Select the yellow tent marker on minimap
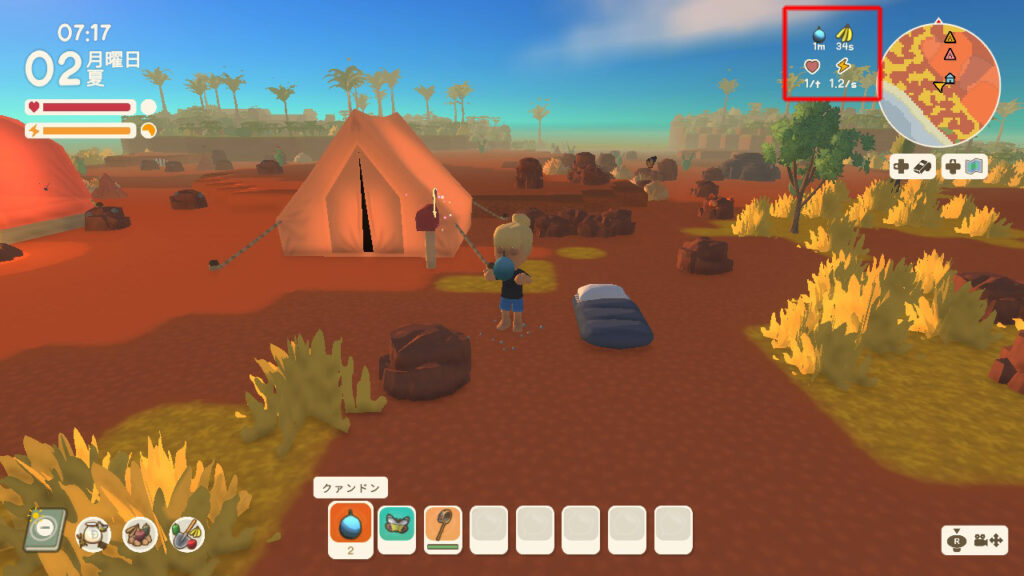 [950, 37]
